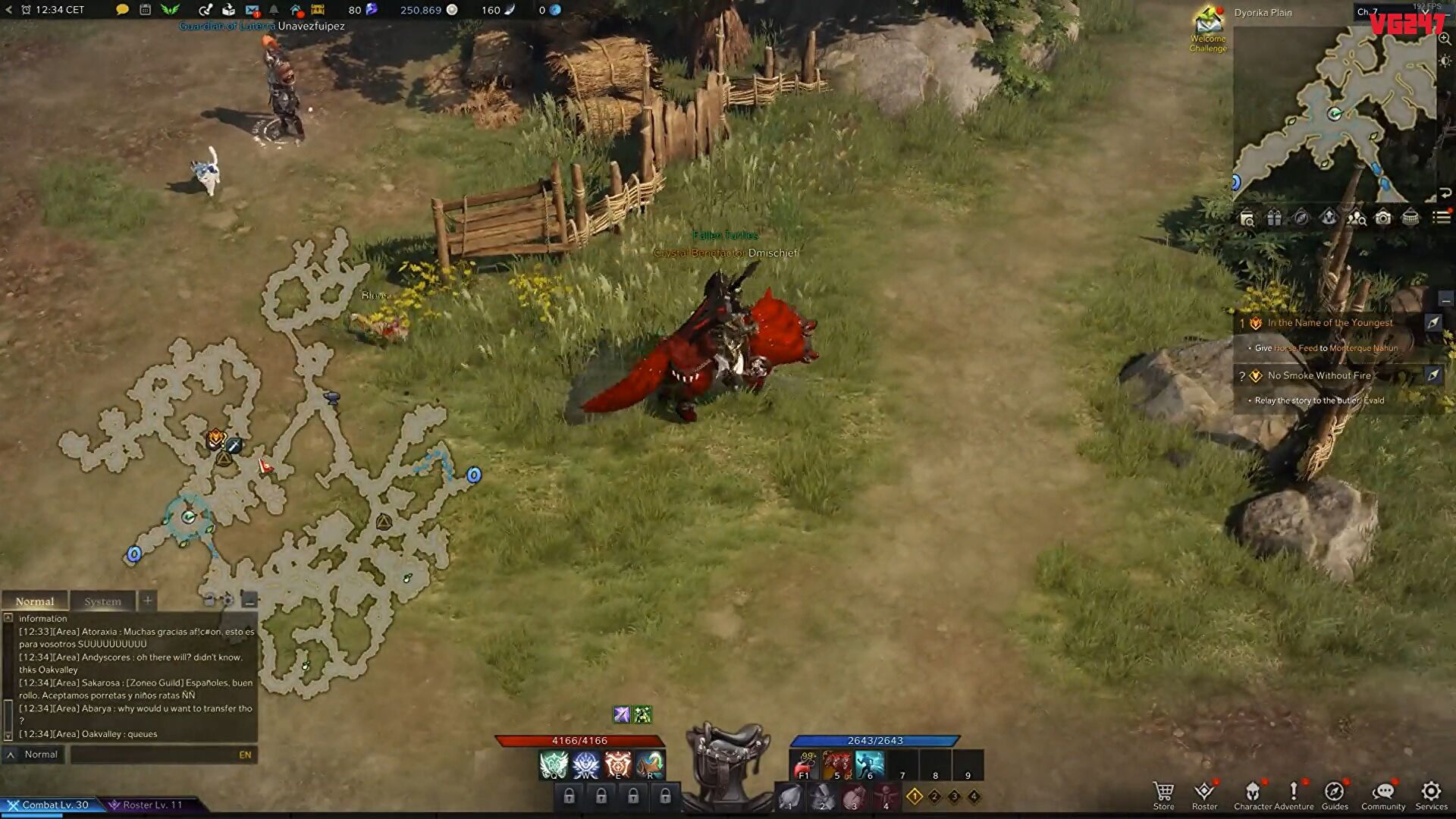Toggle navigation for 'In the Name of the Youngest'

[x=1433, y=322]
